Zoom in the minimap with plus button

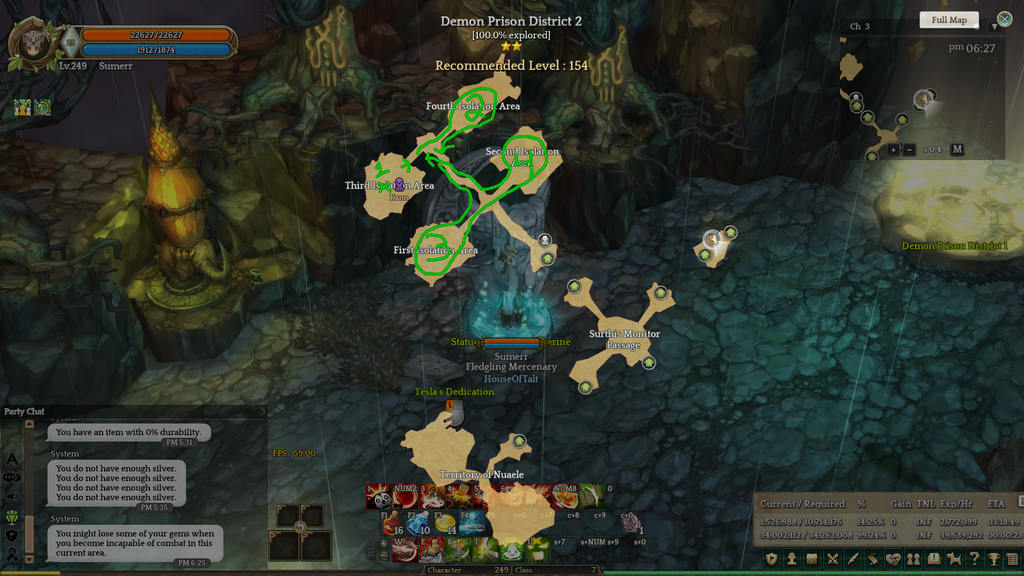pos(893,149)
